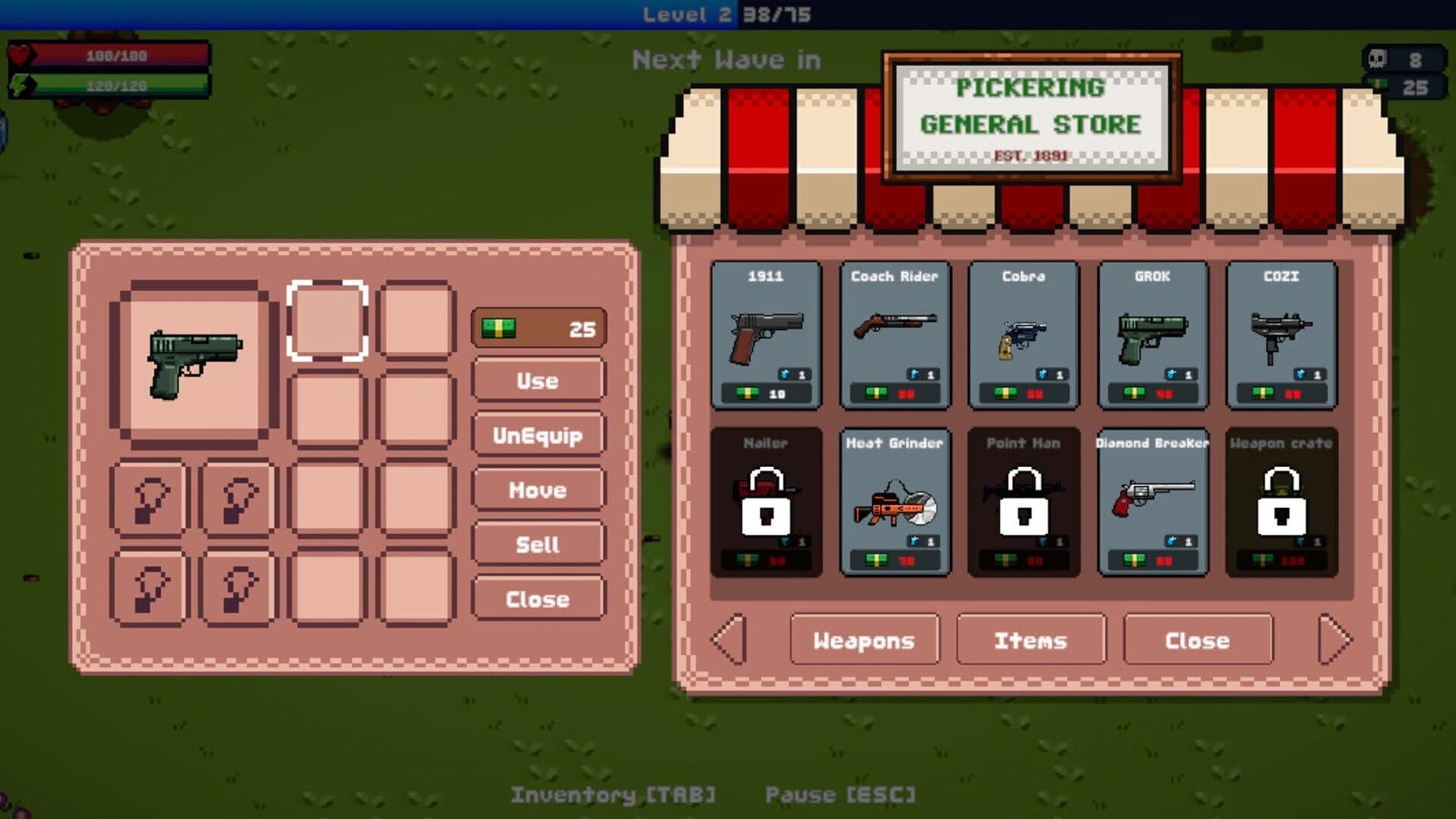
Task: Switch to the Weapons shop tab
Action: [x=864, y=641]
